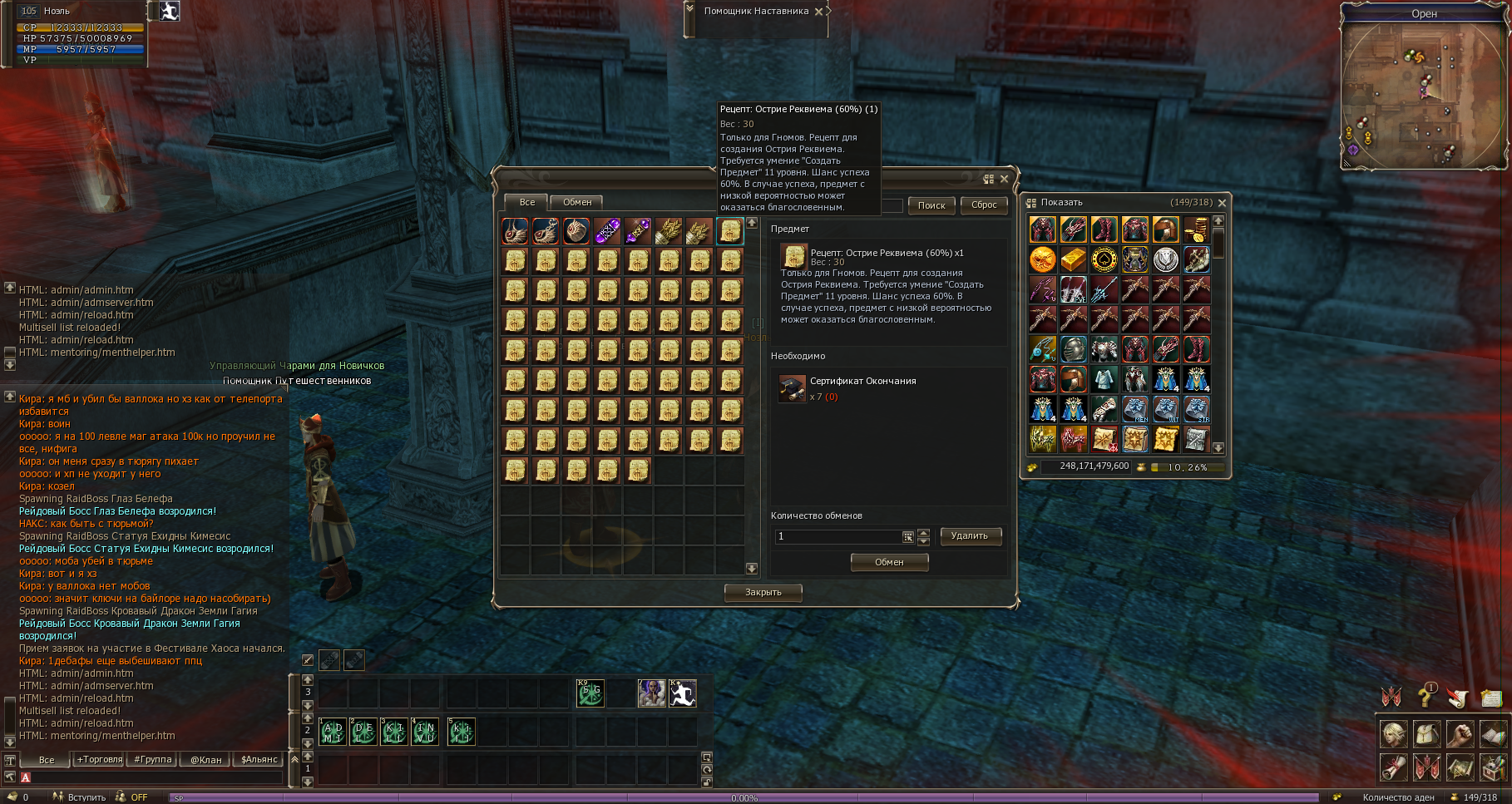Select the @Клан chat tab
Image resolution: width=1512 pixels, height=804 pixels.
206,759
